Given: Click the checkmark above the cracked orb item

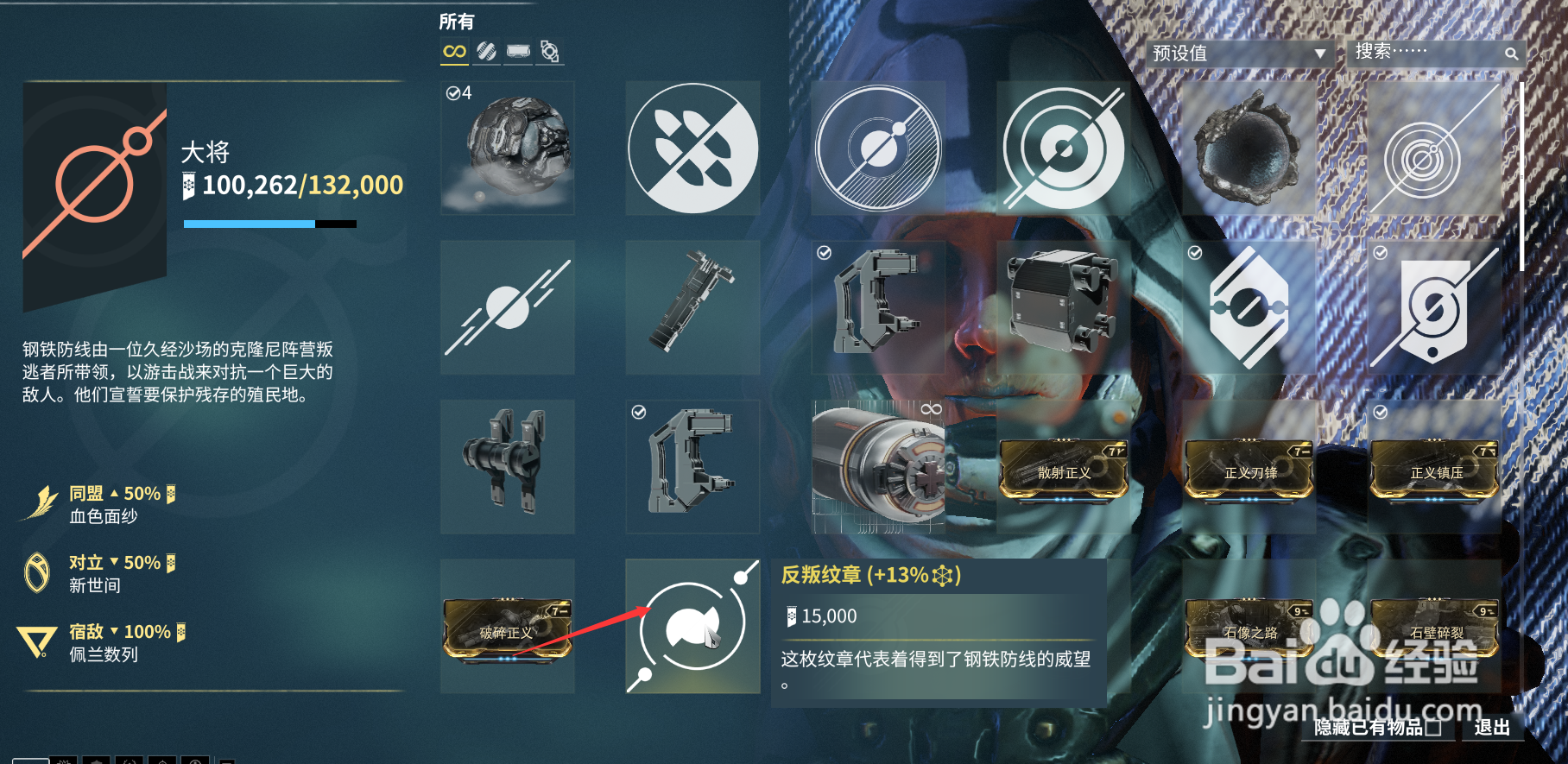Looking at the screenshot, I should tap(1195, 252).
